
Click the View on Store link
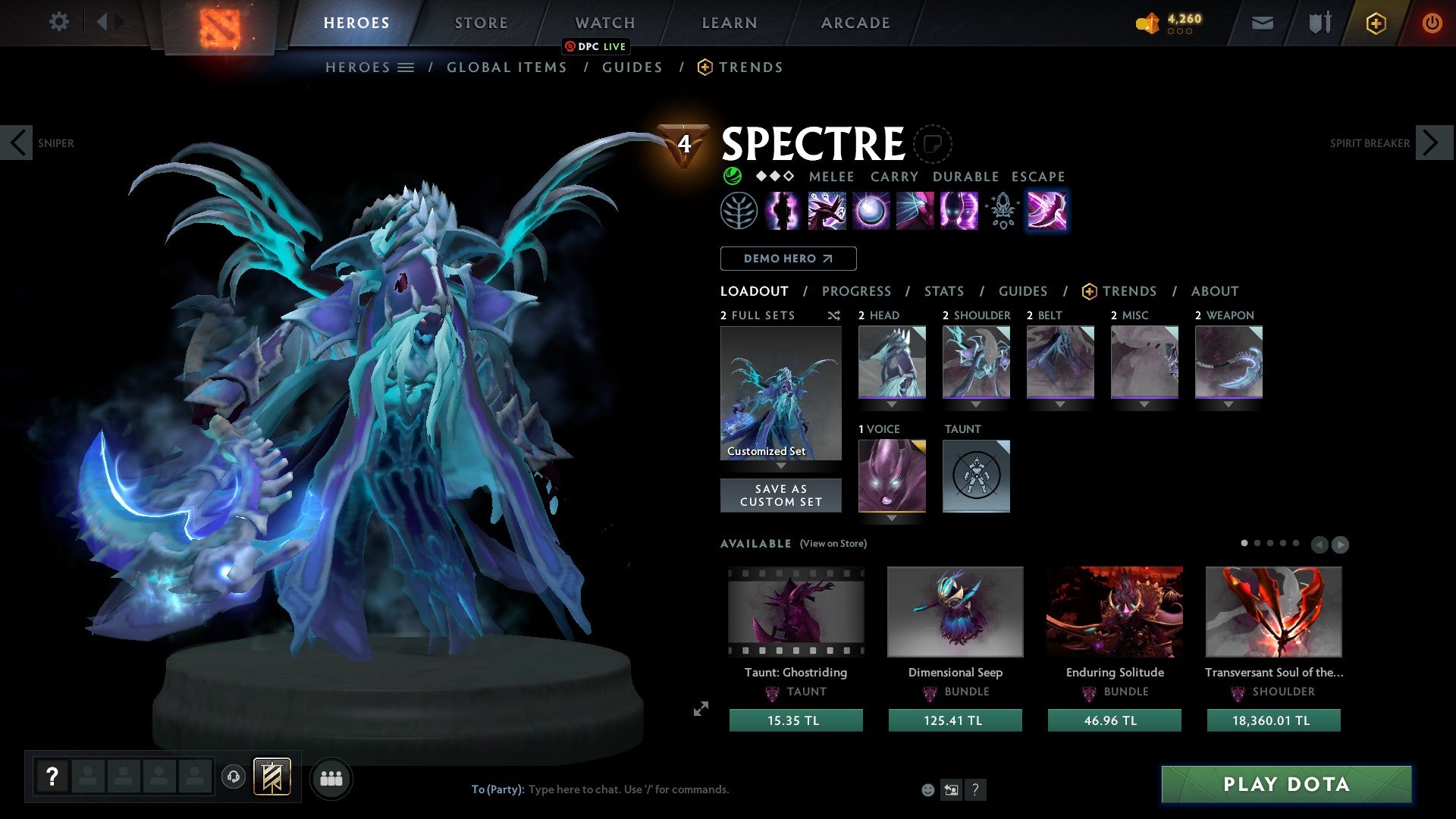tap(833, 544)
